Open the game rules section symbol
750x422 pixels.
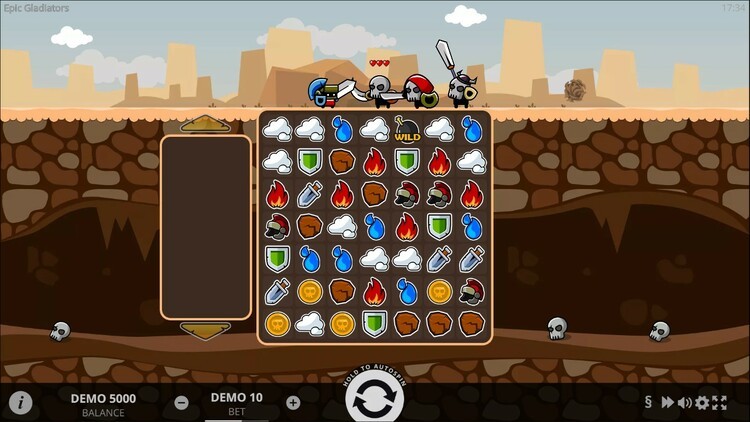[x=649, y=403]
